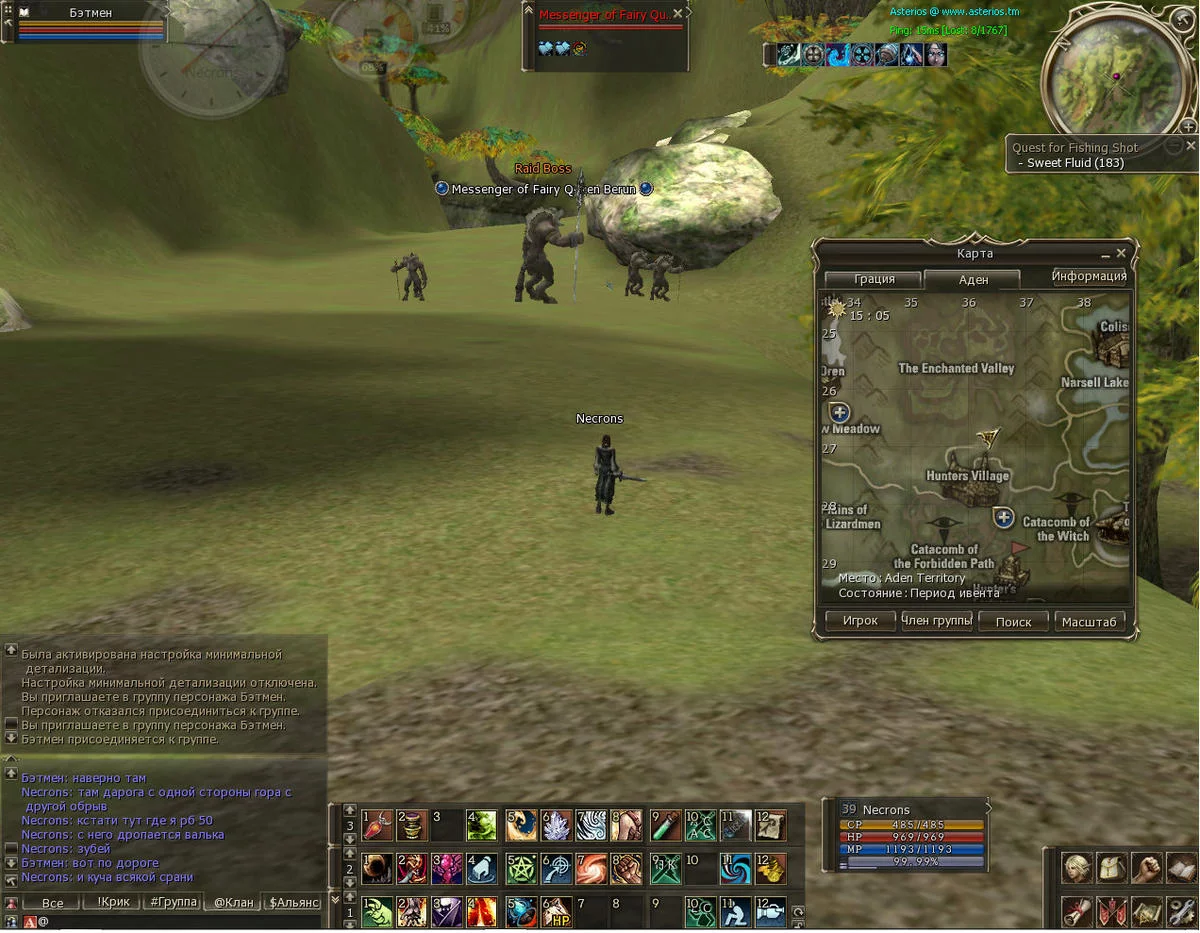Open the map Поиск search
1200x933 pixels.
(x=1013, y=621)
